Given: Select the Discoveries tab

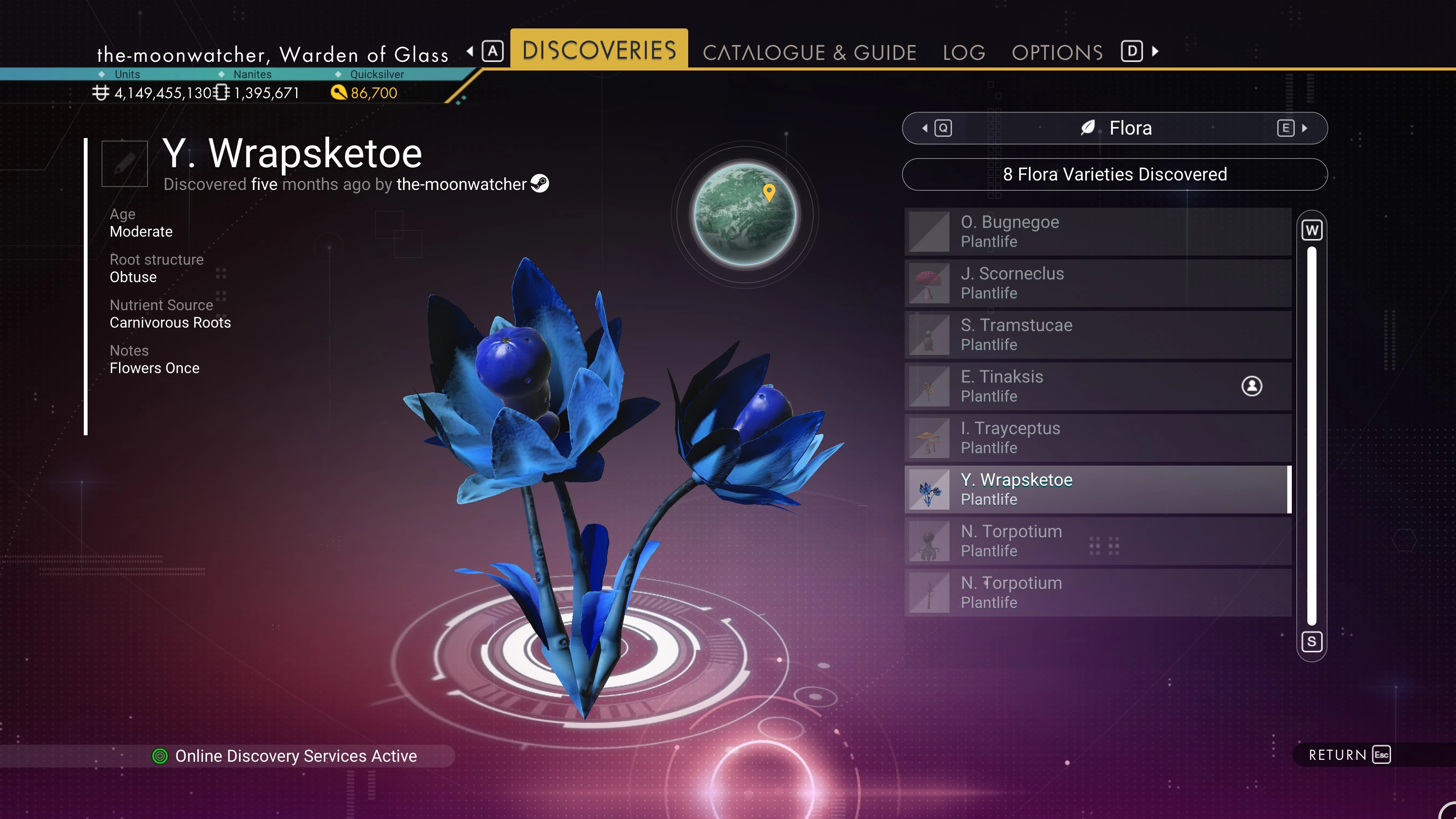Looking at the screenshot, I should (599, 50).
